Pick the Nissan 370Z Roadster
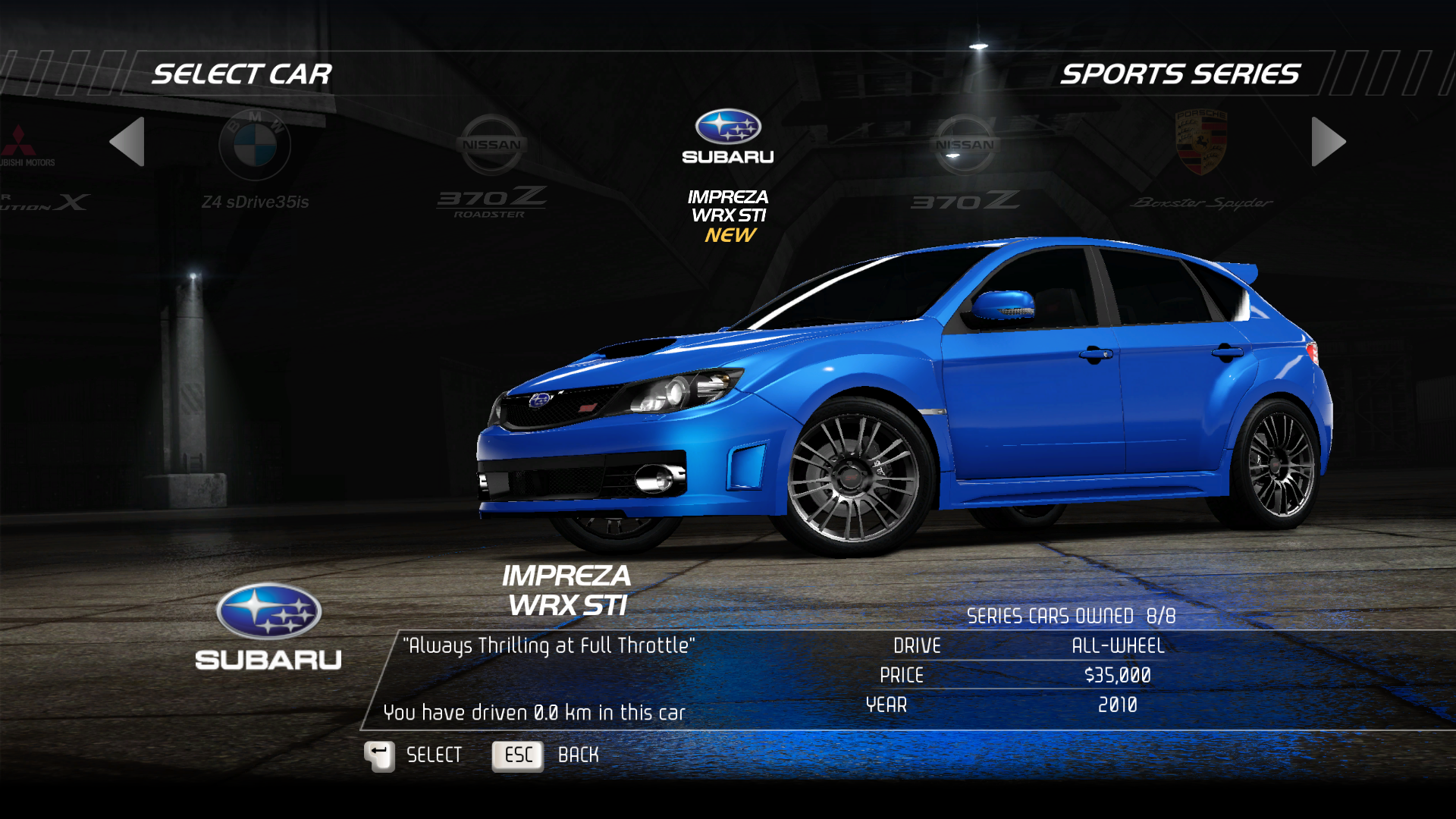Viewport: 1456px width, 819px height. click(x=491, y=165)
